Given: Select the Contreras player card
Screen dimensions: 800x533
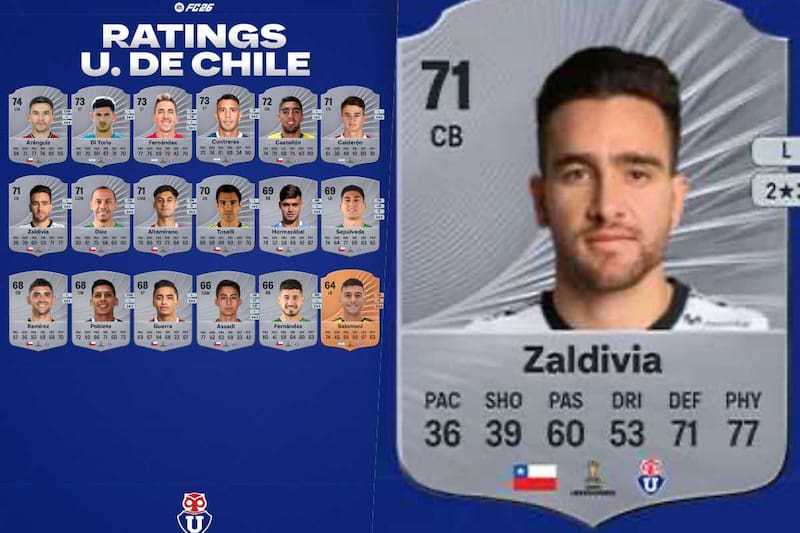Looking at the screenshot, I should tap(227, 125).
